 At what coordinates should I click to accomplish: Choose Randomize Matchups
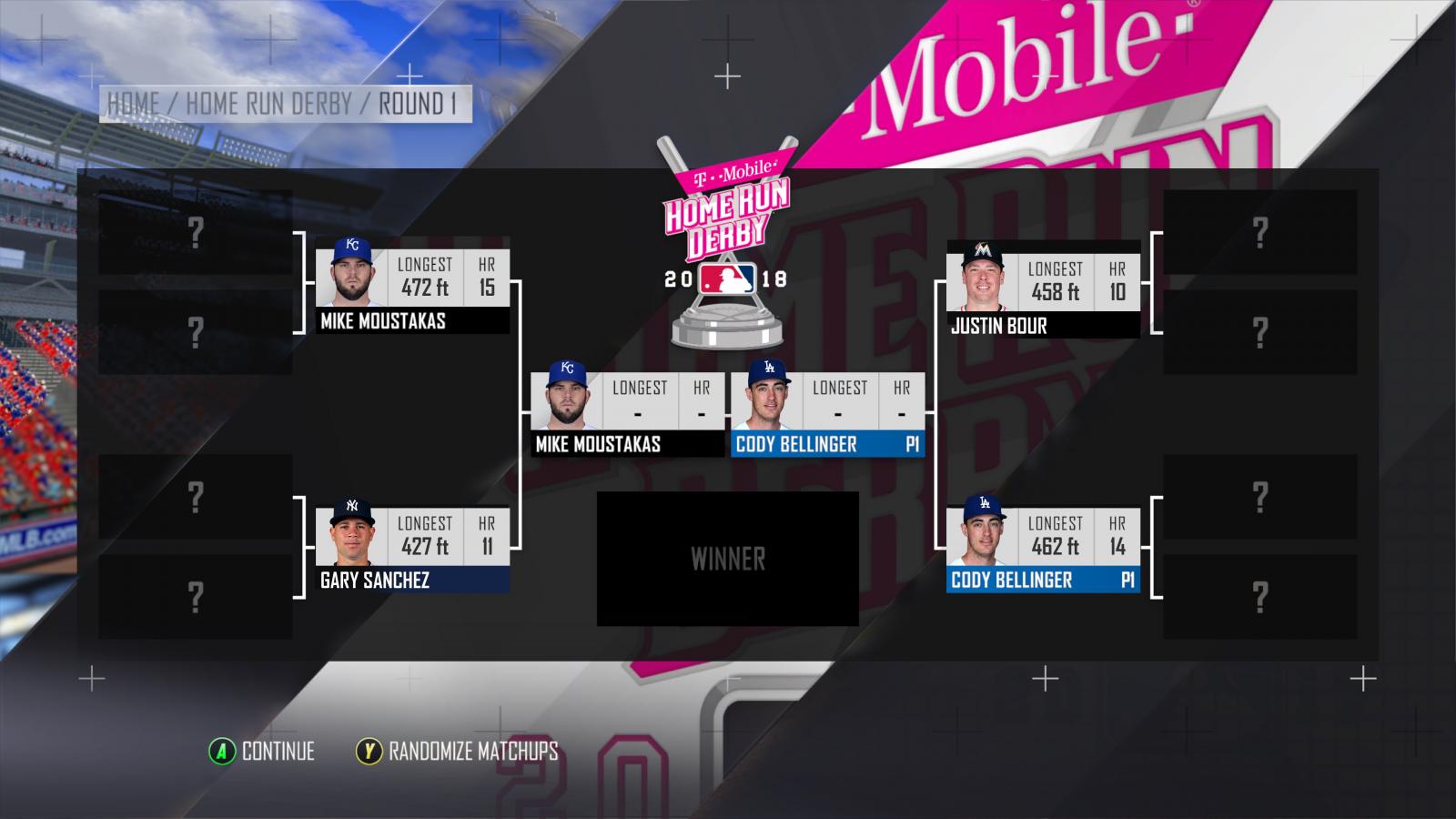click(x=457, y=752)
